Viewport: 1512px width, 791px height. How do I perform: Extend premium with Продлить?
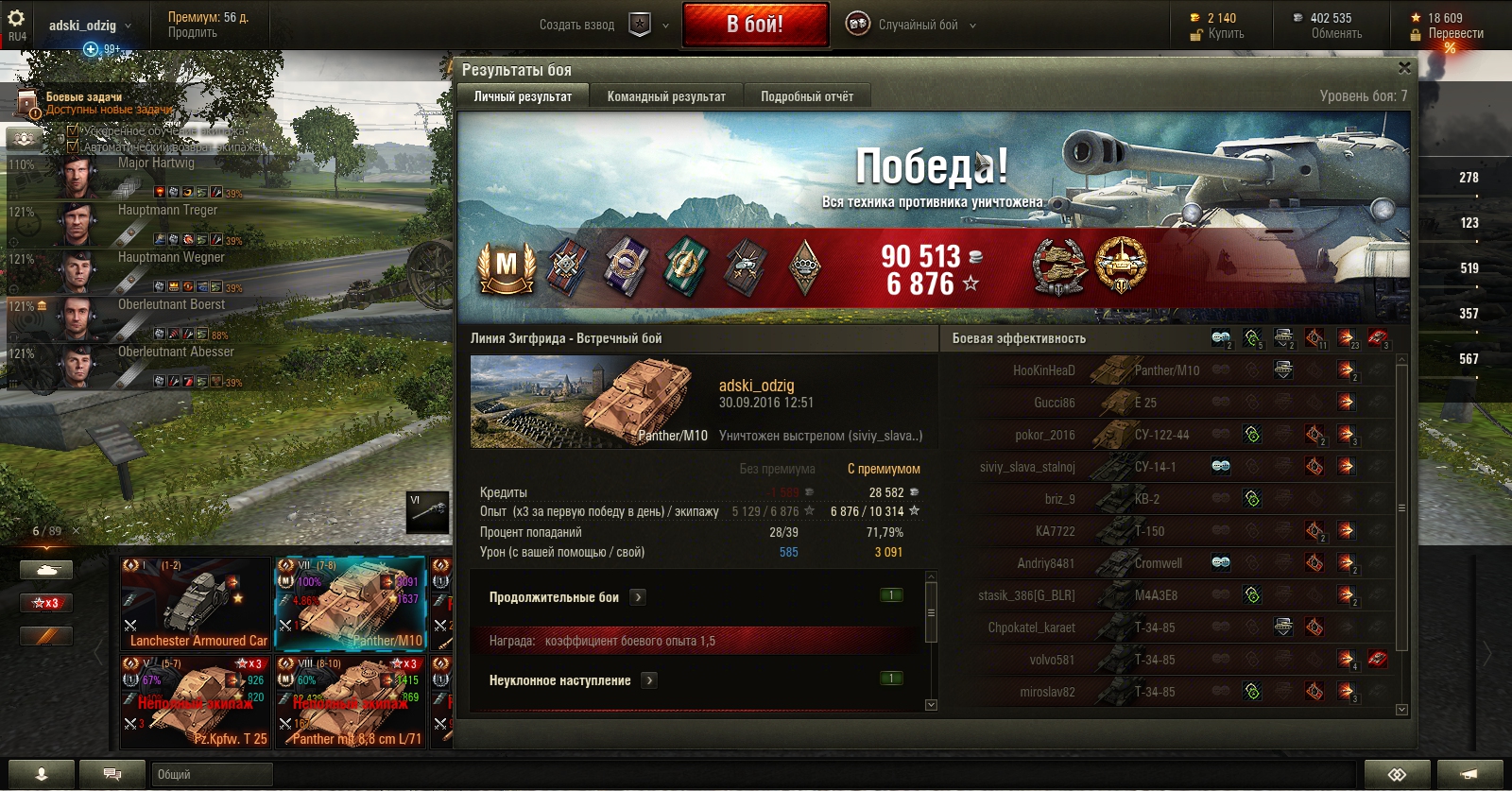(x=193, y=33)
